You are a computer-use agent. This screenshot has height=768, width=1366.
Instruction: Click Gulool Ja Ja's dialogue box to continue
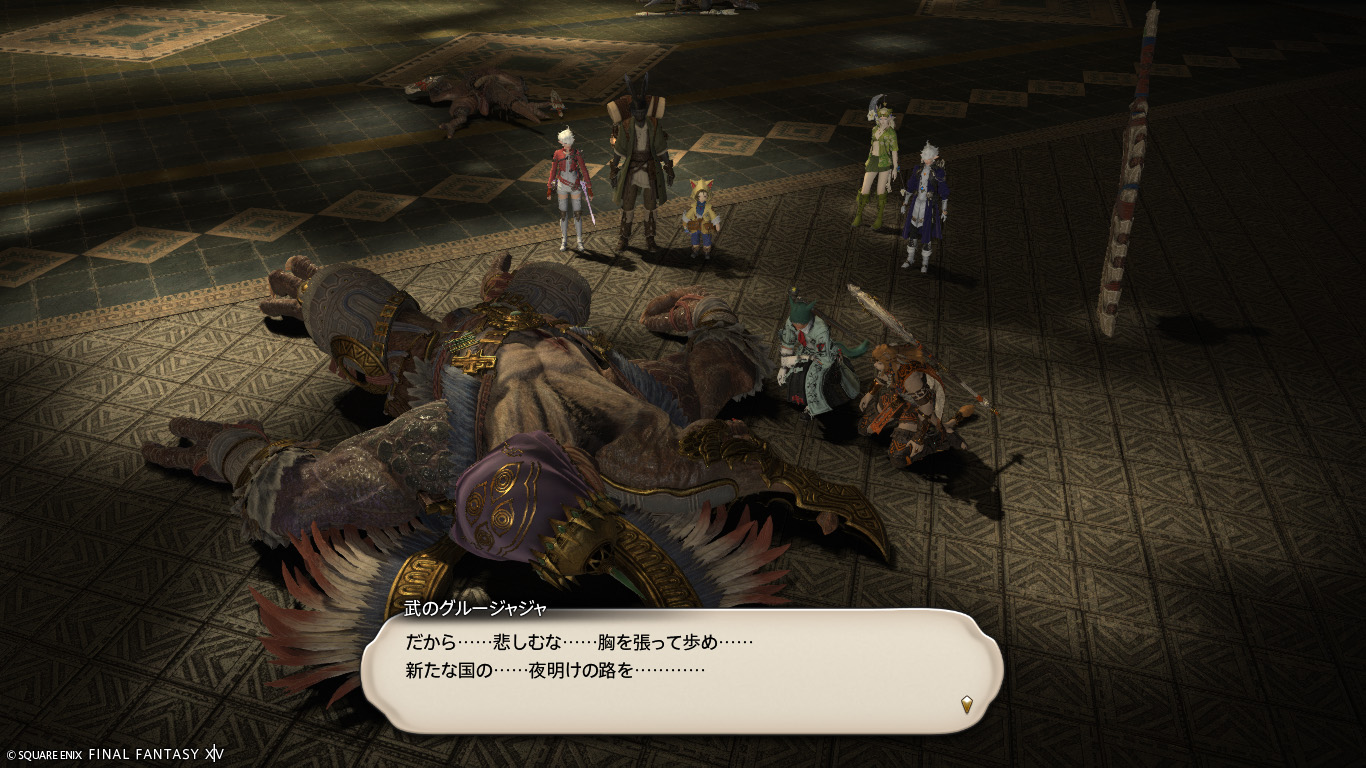(x=680, y=671)
